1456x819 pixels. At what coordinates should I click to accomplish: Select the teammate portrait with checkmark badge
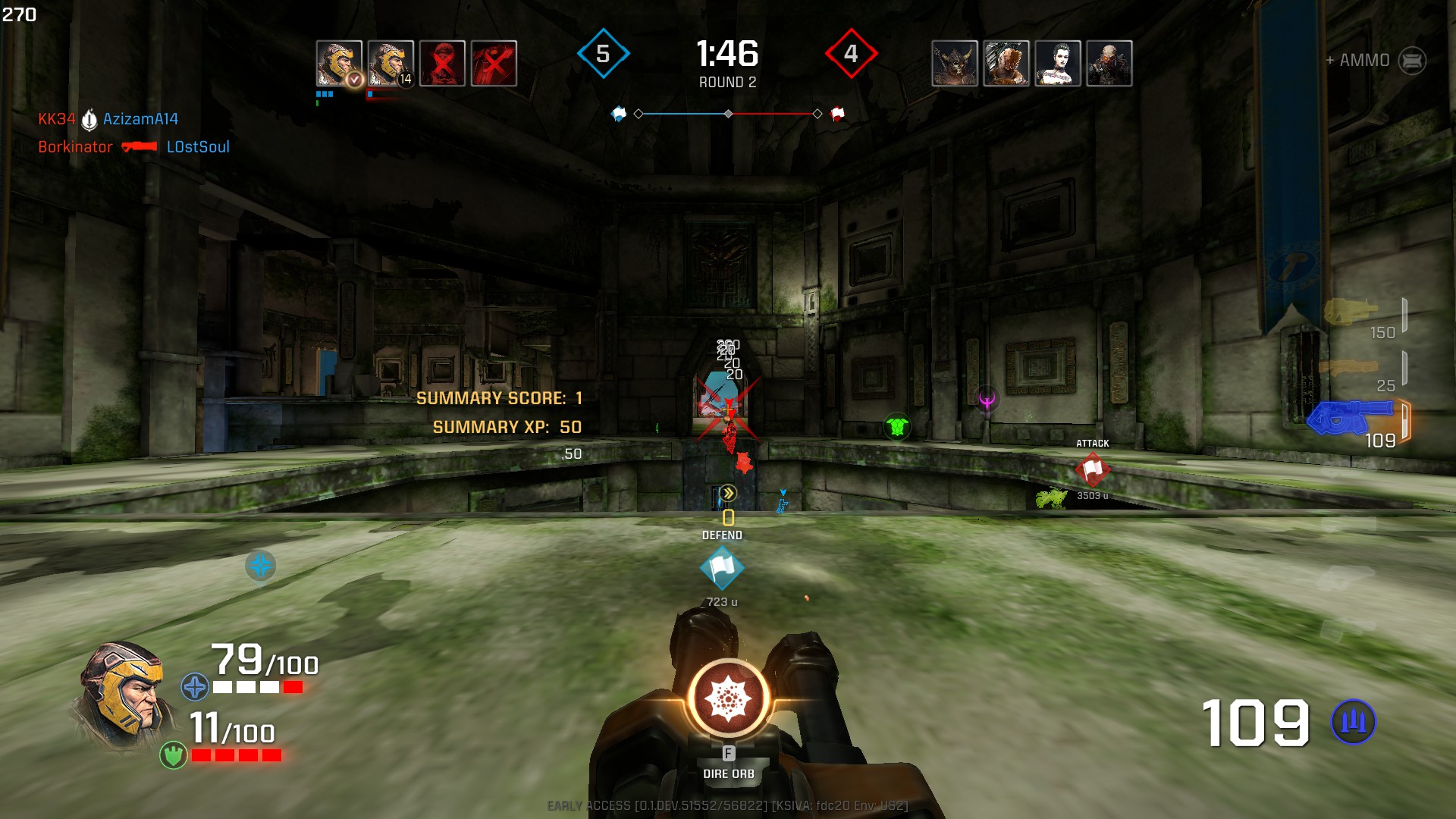coord(338,63)
